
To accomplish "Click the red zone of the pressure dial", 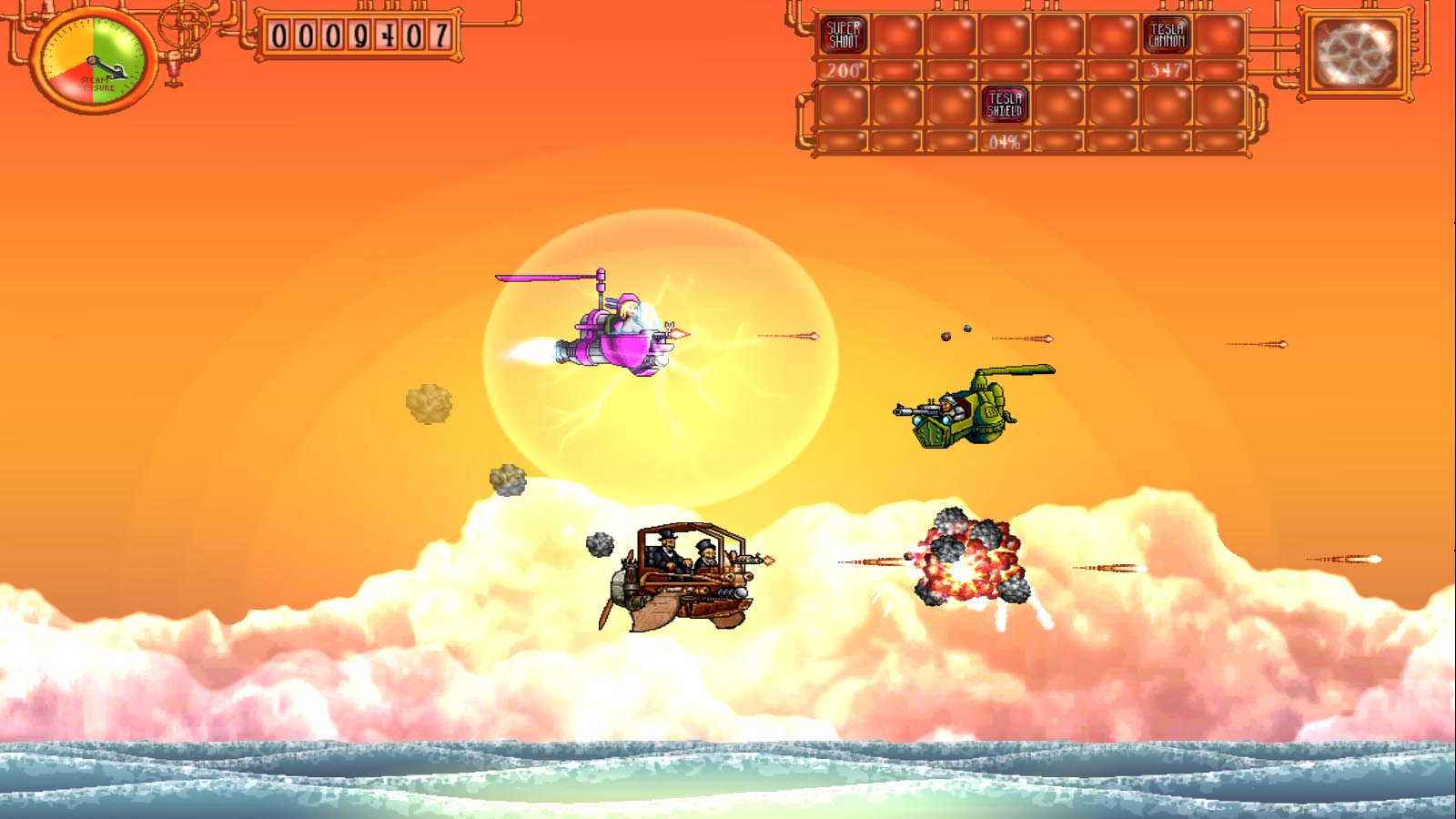I will pos(76,84).
